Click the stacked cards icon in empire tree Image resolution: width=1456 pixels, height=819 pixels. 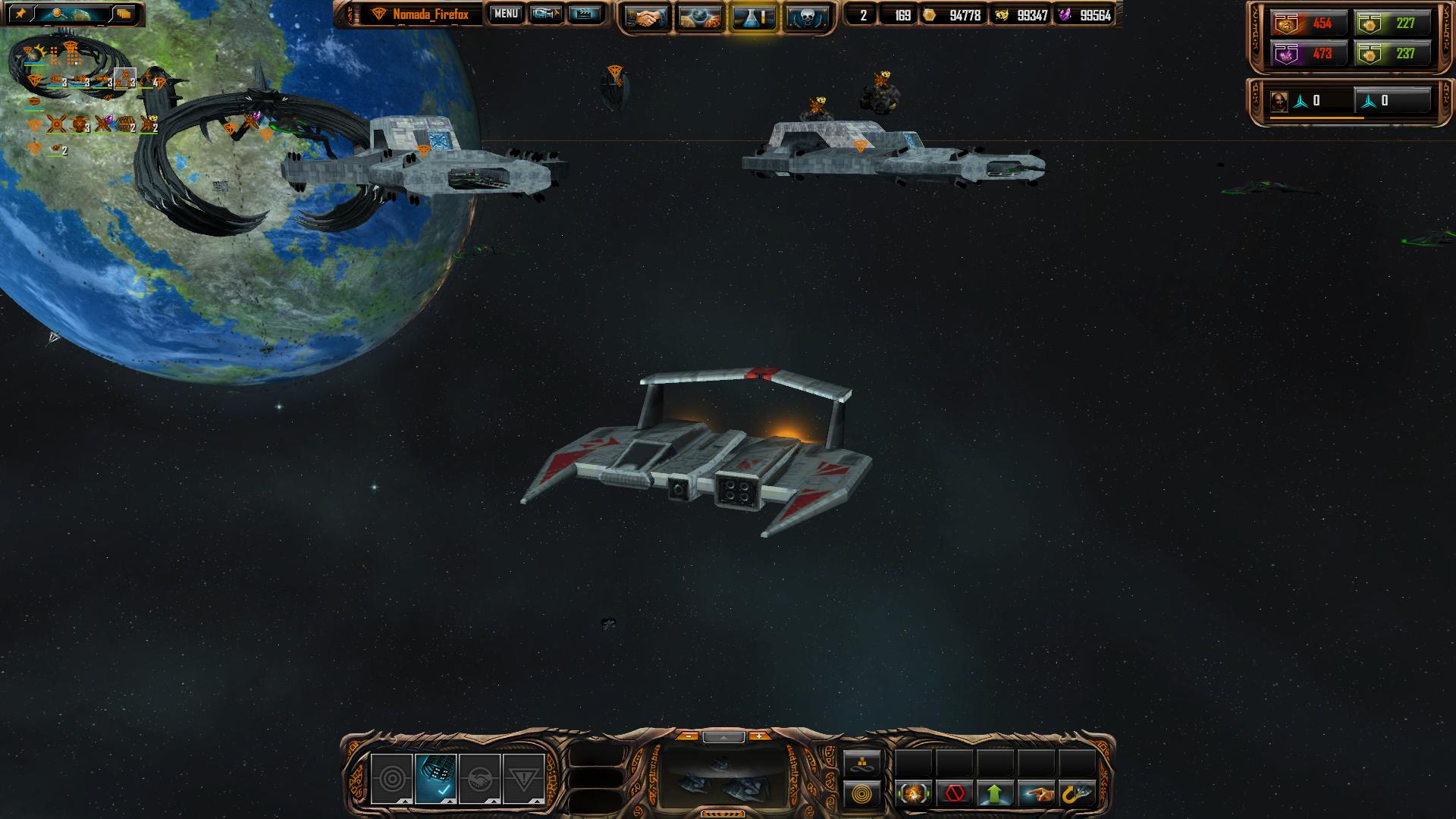tap(124, 14)
